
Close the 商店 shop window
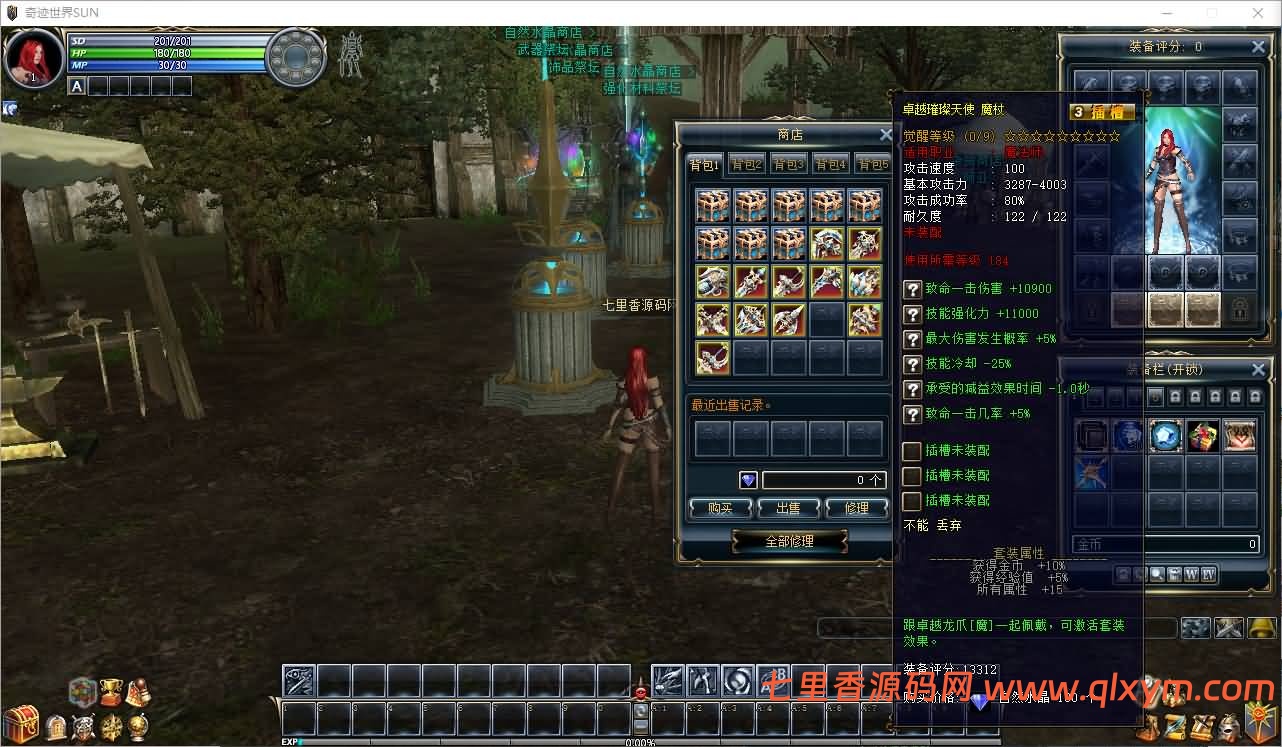pyautogui.click(x=885, y=135)
